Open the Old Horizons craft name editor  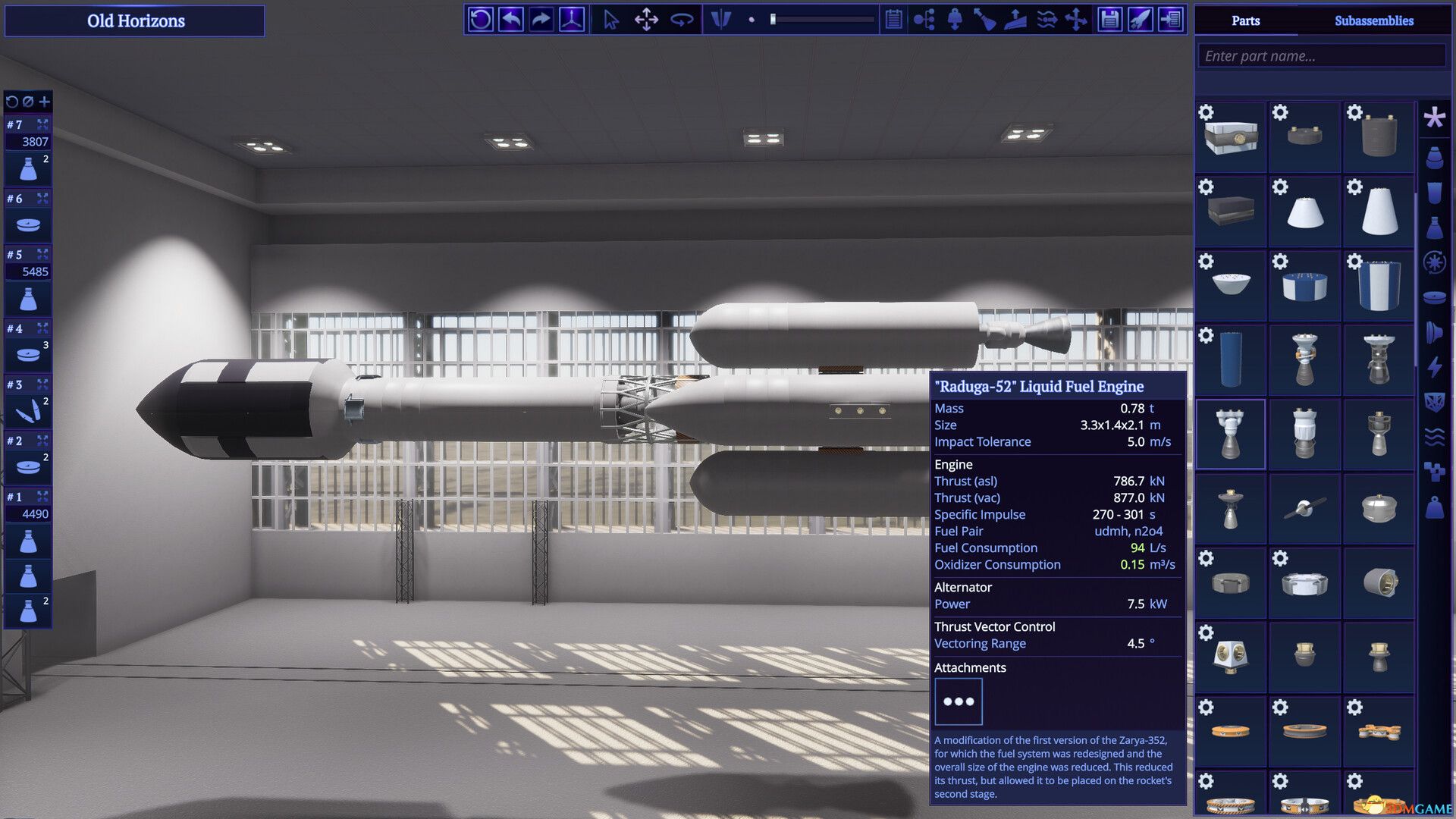pos(135,20)
